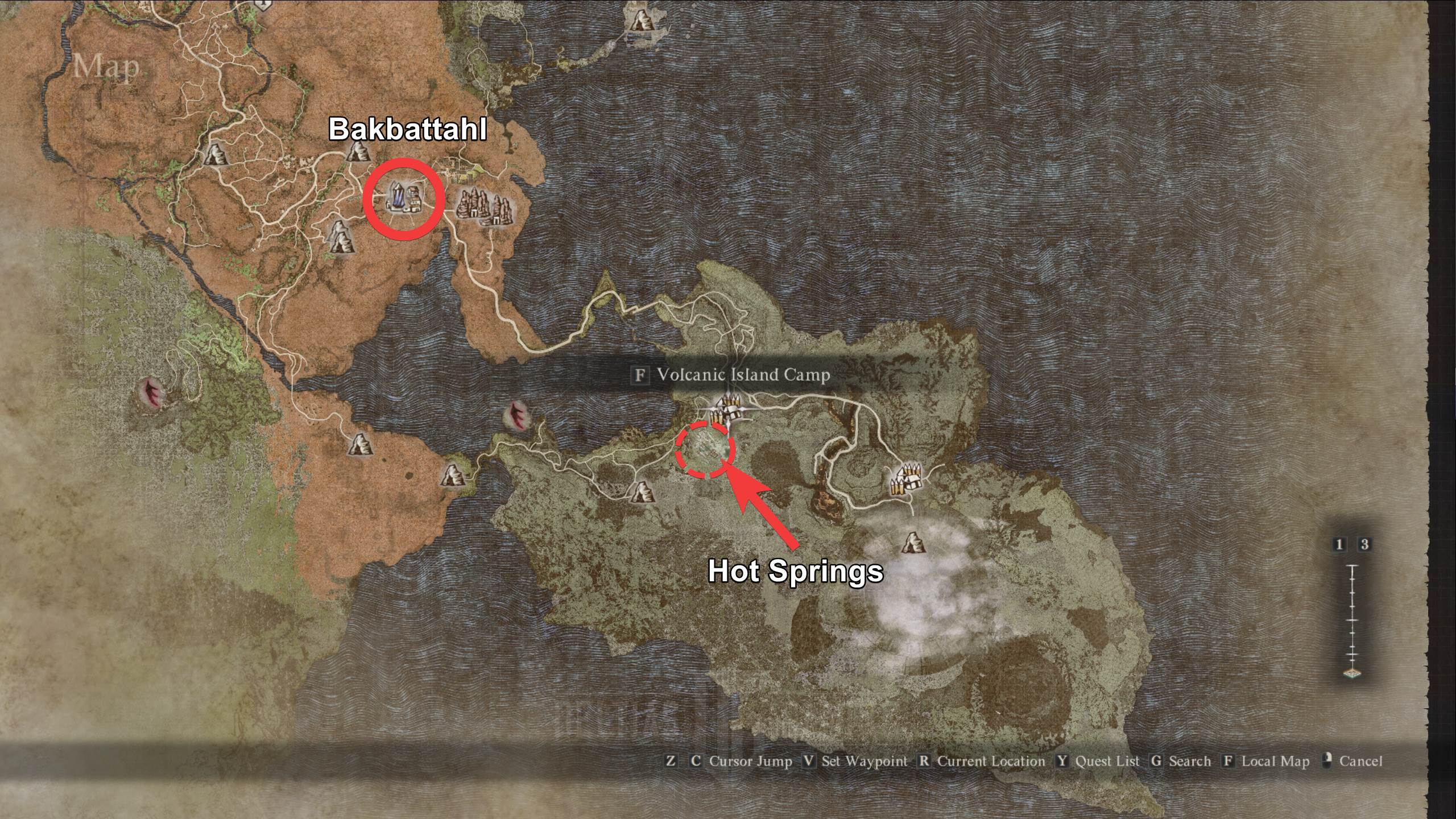
Task: Select the cave marker in the misty cloud patch
Action: [912, 543]
